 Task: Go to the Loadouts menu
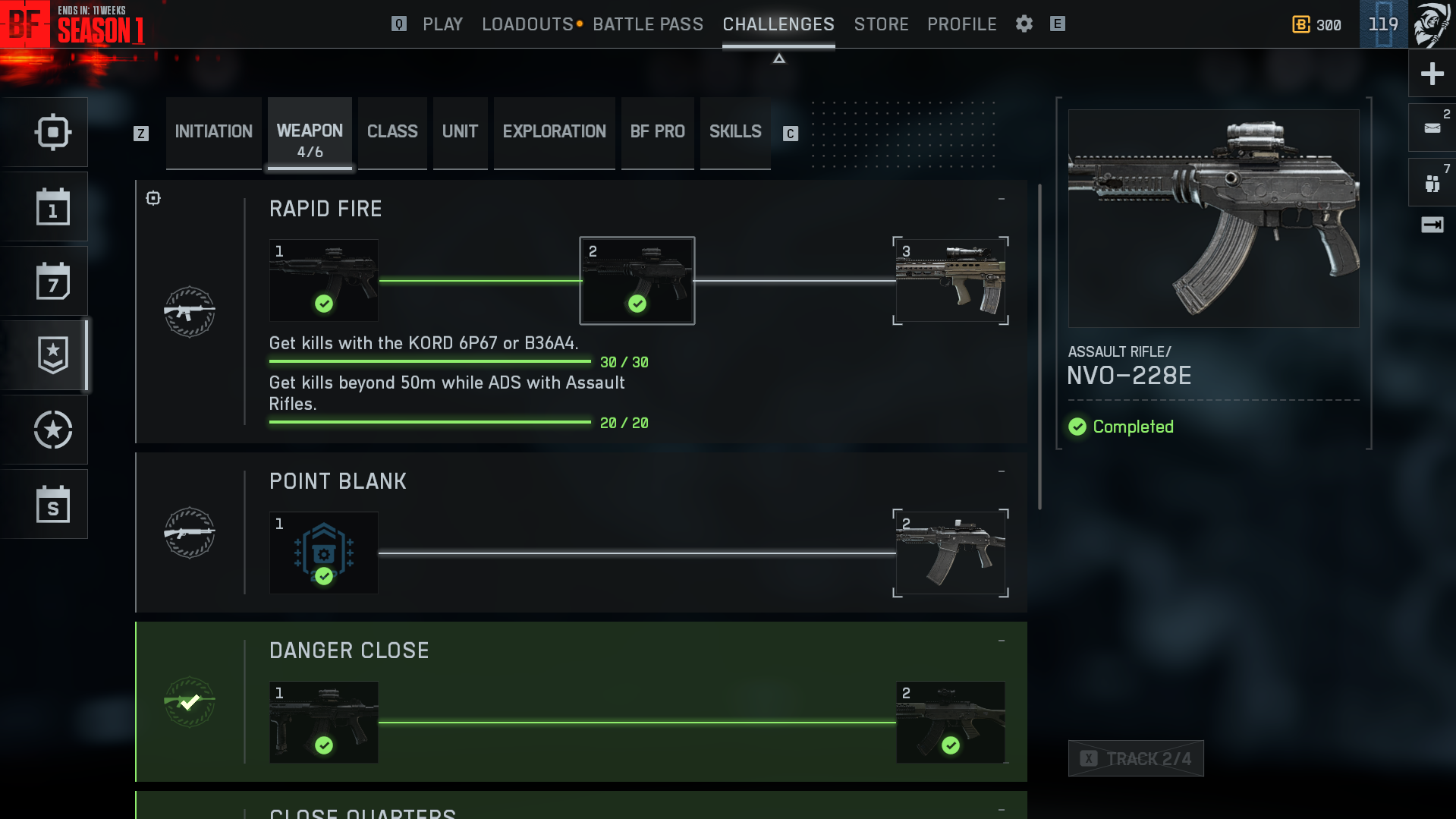click(527, 24)
